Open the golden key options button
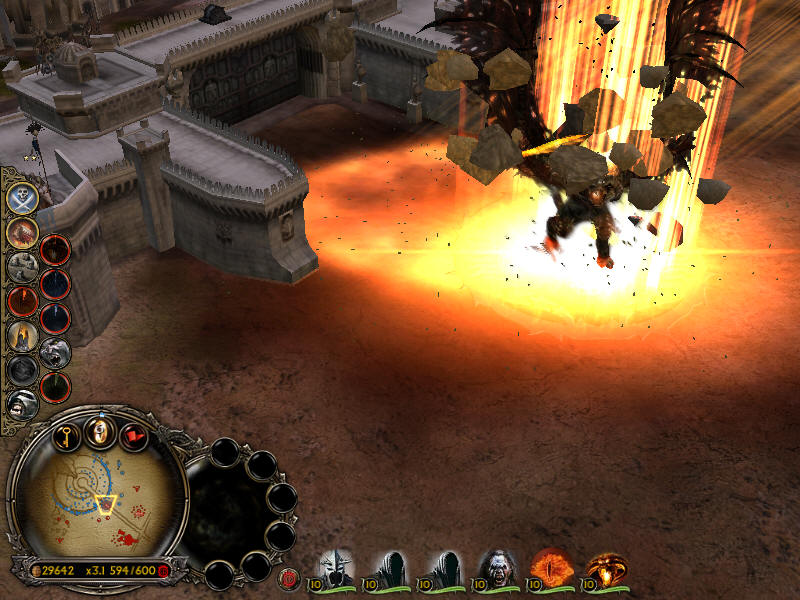This screenshot has height=600, width=800. point(66,436)
